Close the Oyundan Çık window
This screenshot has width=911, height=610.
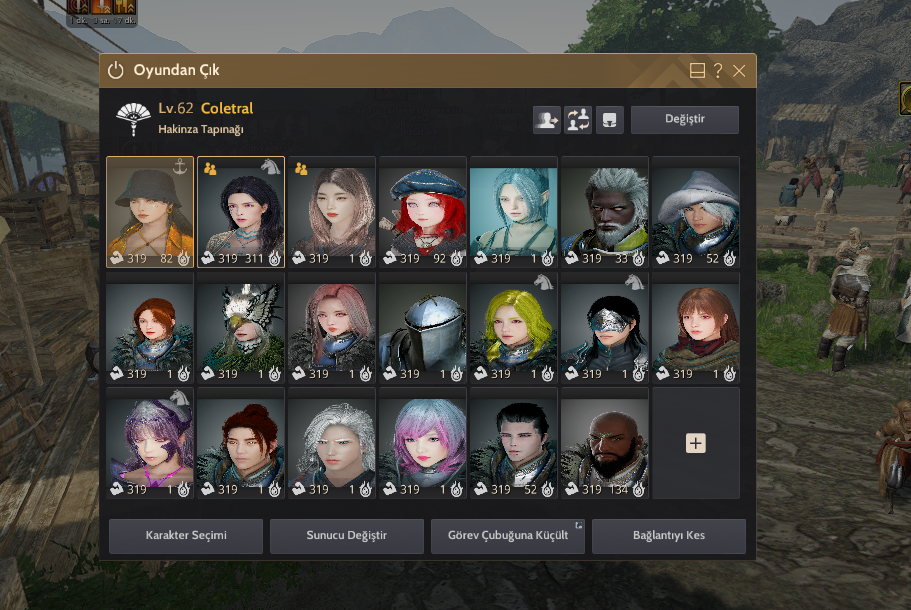[739, 71]
